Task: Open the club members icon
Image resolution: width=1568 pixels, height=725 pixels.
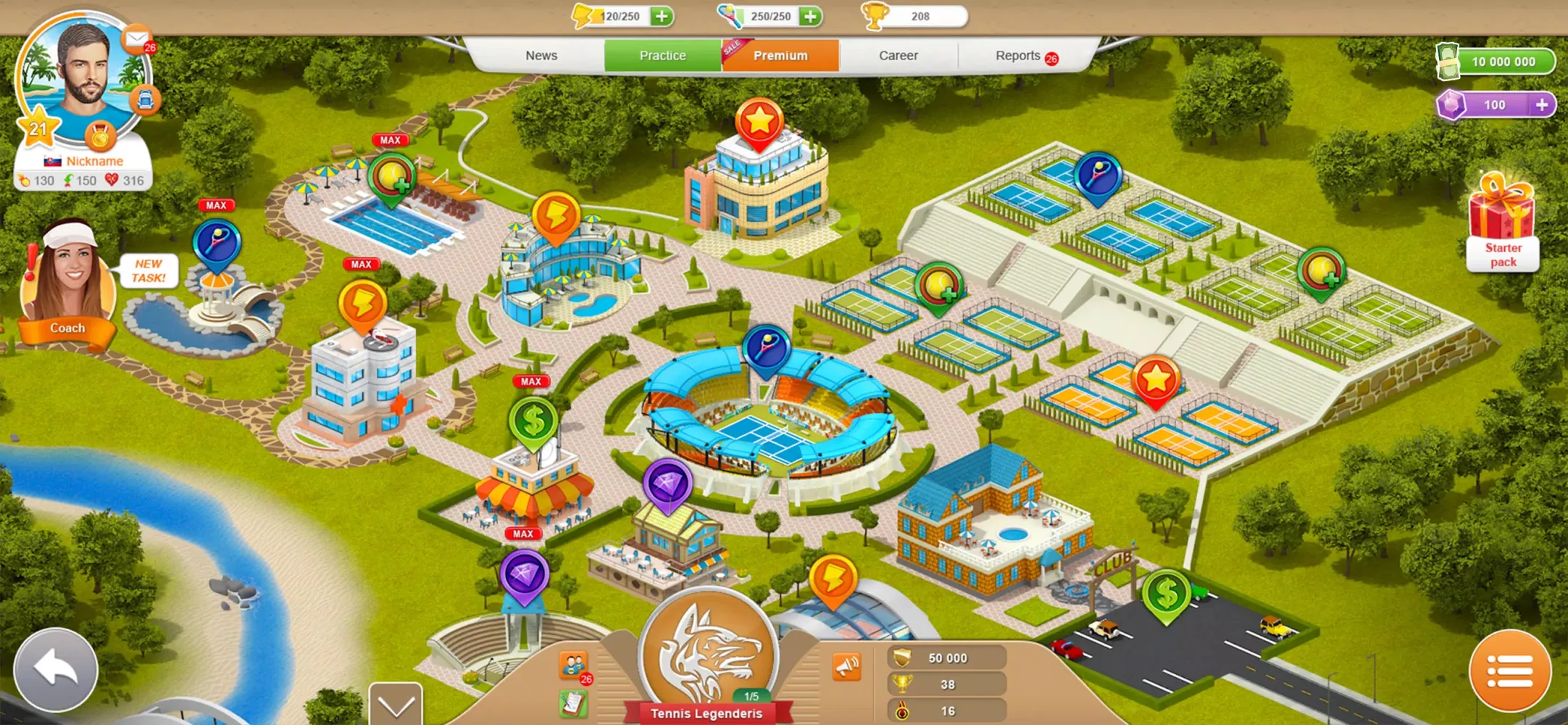Action: pos(572,664)
